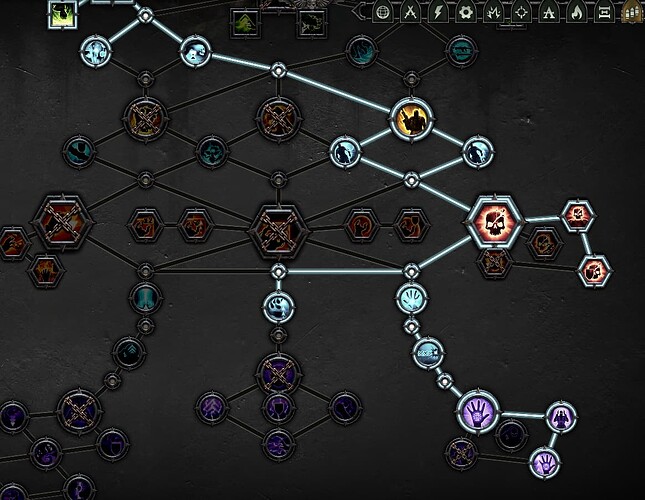
Task: Click the globe filter icon in top bar
Action: (x=382, y=12)
